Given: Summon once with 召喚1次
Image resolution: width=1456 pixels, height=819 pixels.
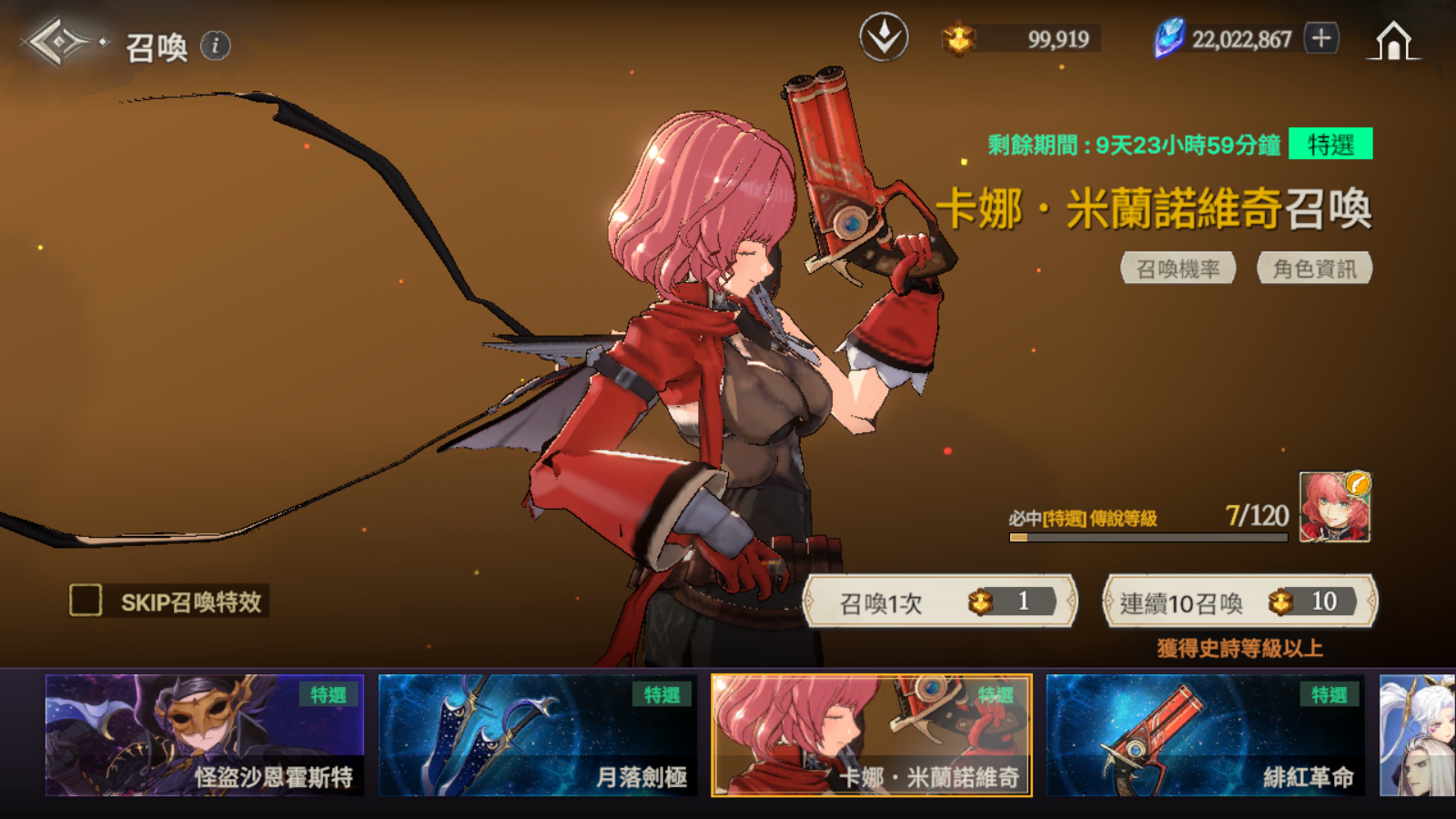Looking at the screenshot, I should pyautogui.click(x=940, y=602).
